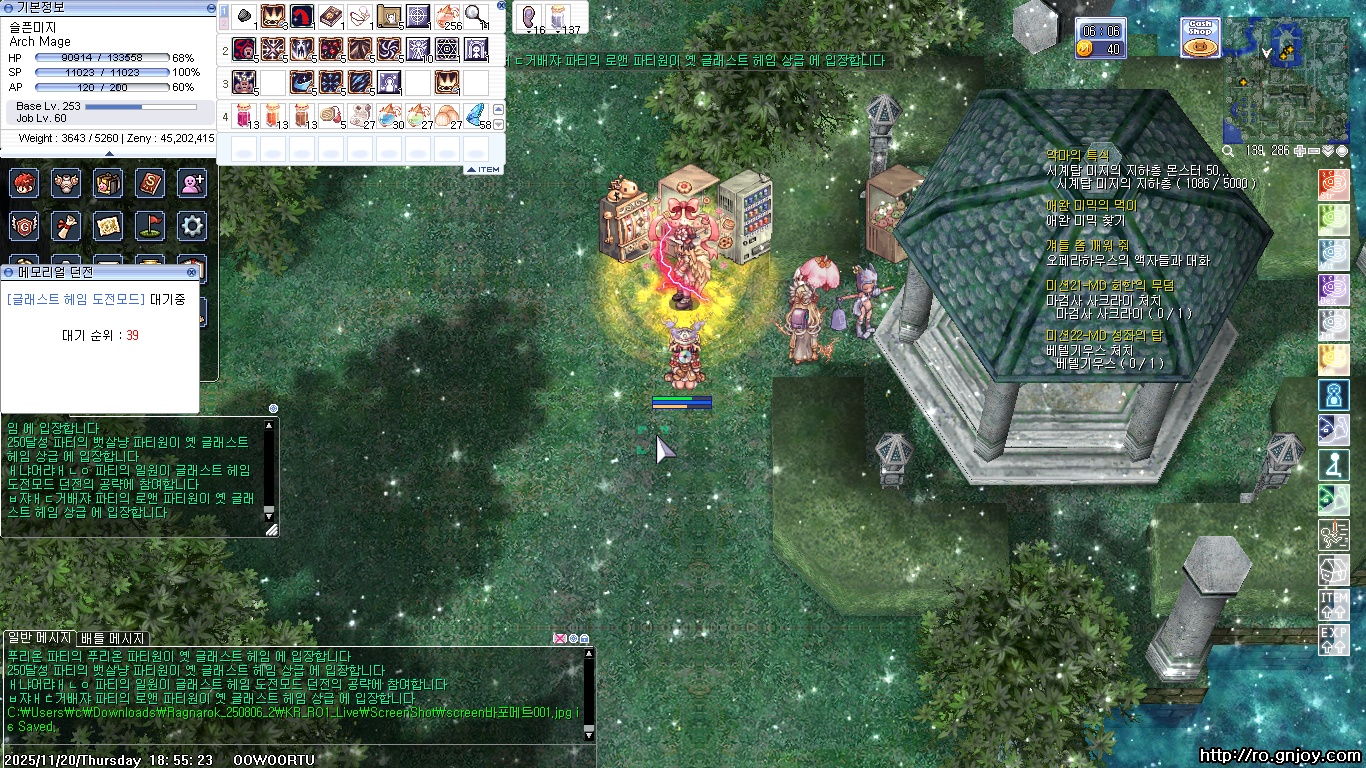Viewport: 1366px width, 768px height.
Task: Click the EXP boost status icon
Action: 1334,638
